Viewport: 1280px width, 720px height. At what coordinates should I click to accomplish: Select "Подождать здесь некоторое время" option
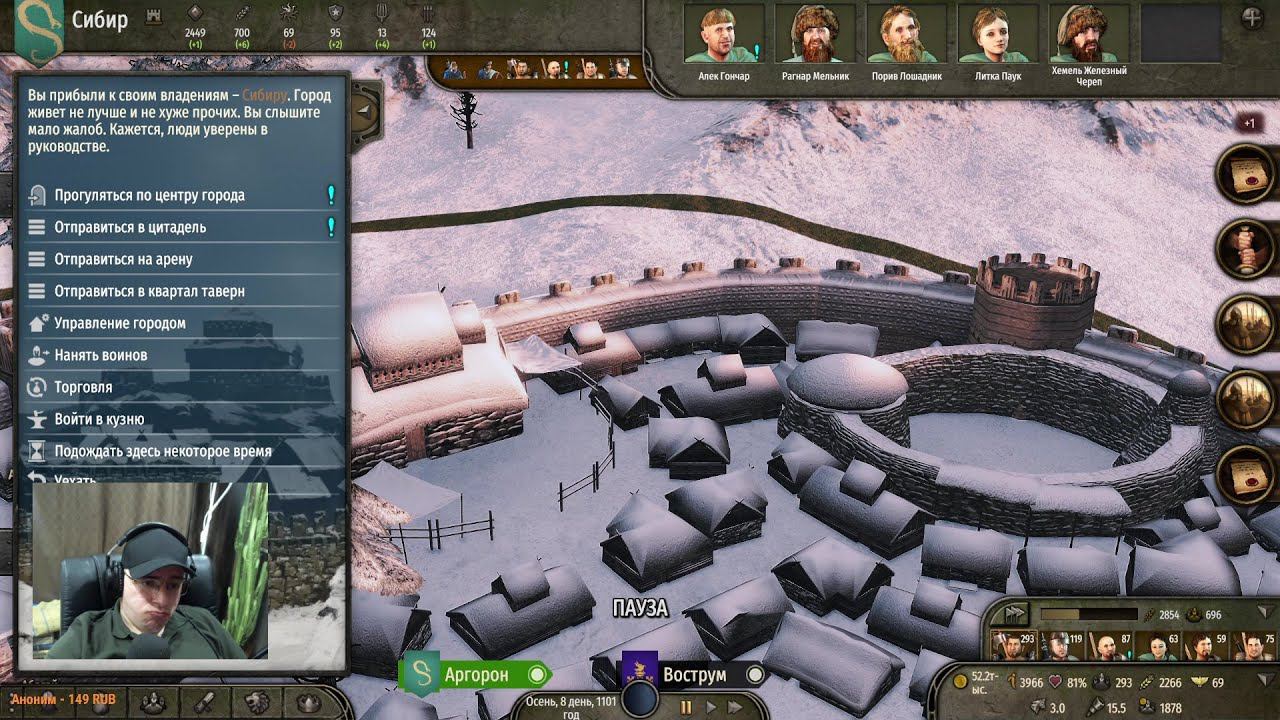[162, 451]
